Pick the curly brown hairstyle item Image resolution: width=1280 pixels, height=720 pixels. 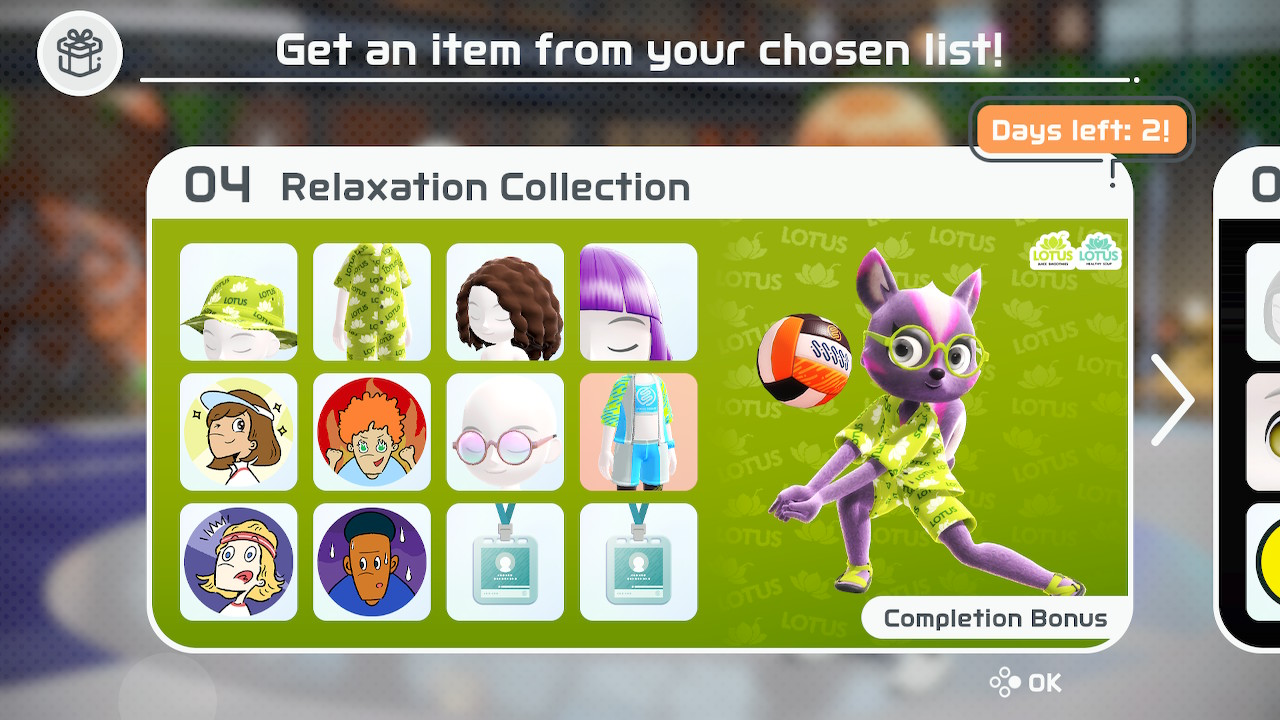505,302
